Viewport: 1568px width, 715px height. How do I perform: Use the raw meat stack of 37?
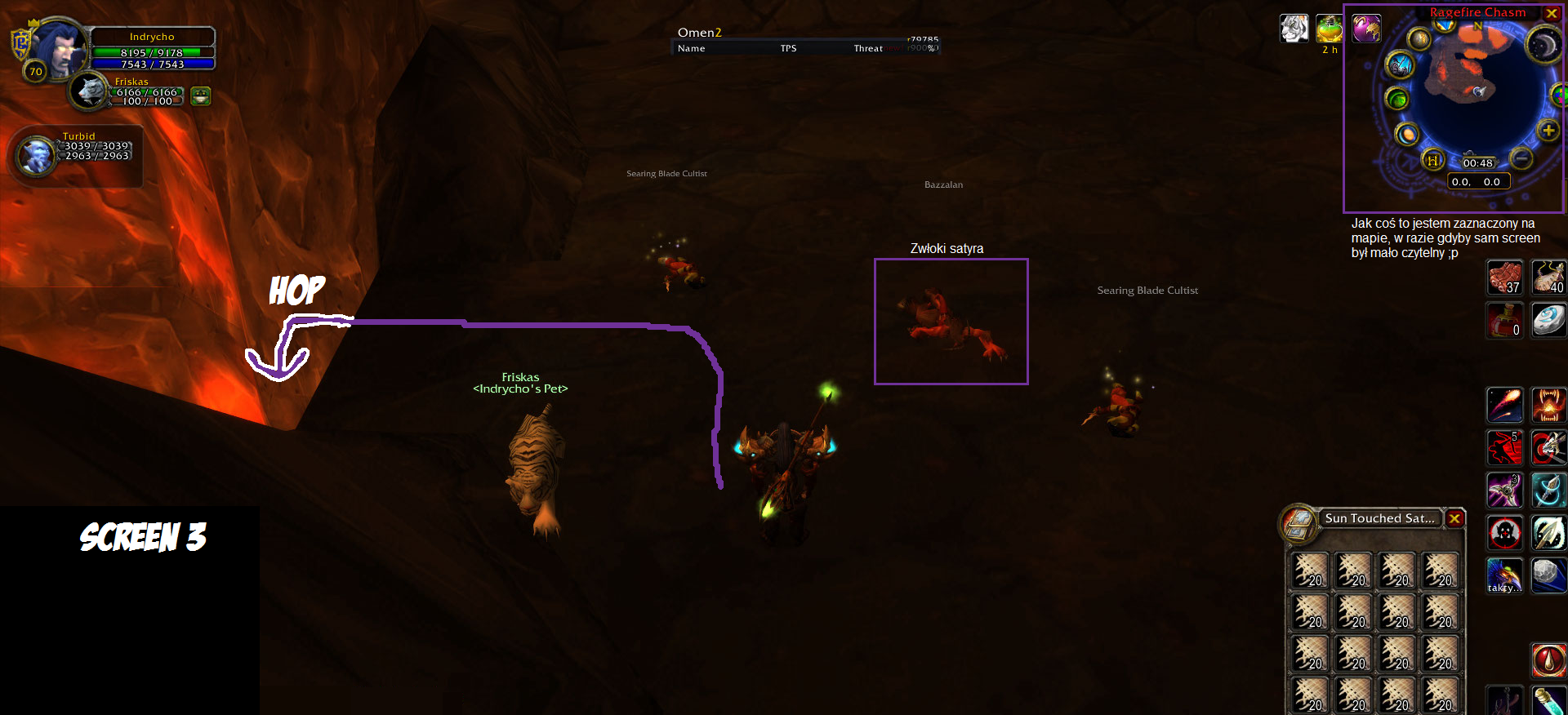(1504, 278)
